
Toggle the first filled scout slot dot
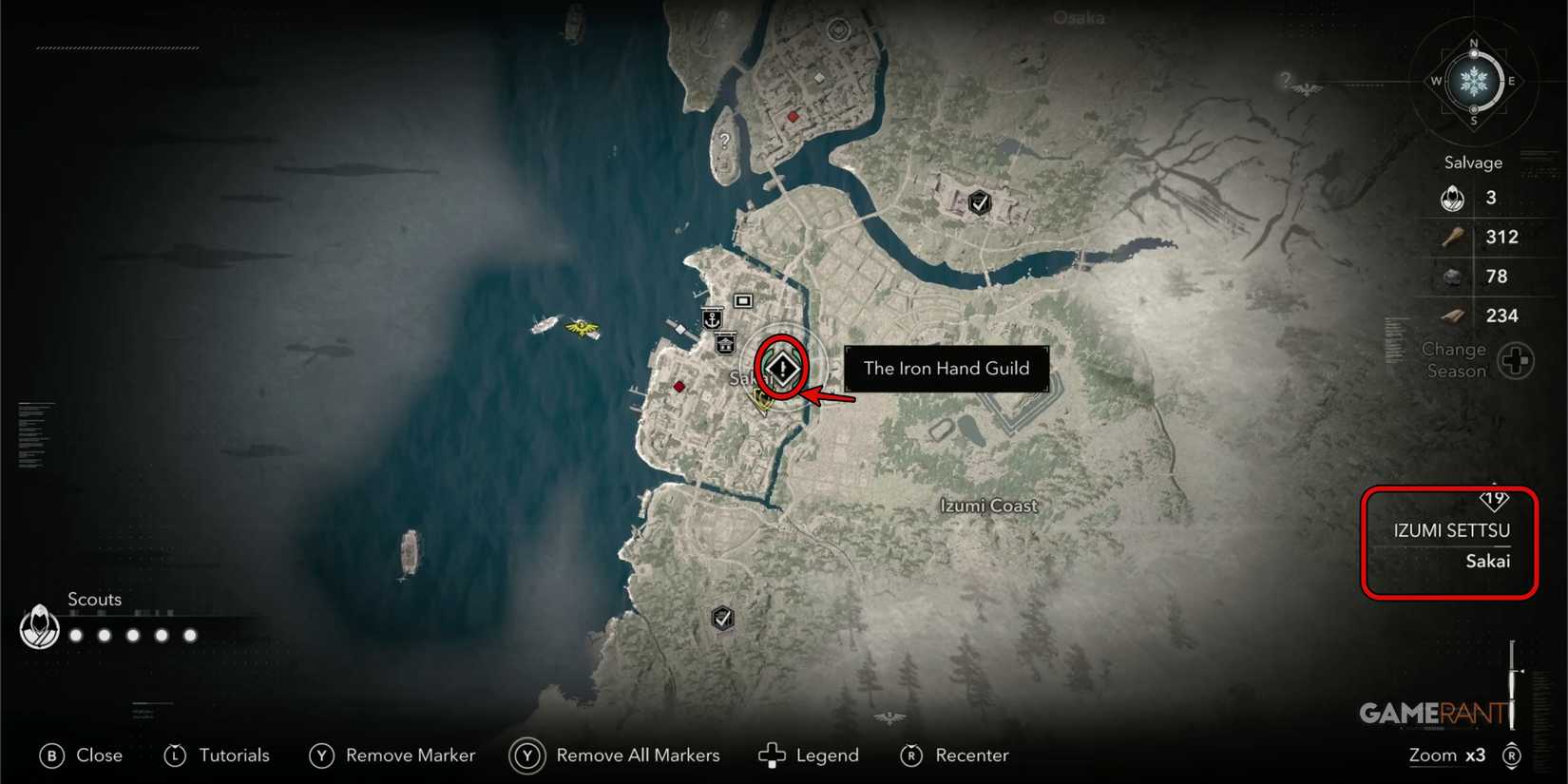pos(75,635)
